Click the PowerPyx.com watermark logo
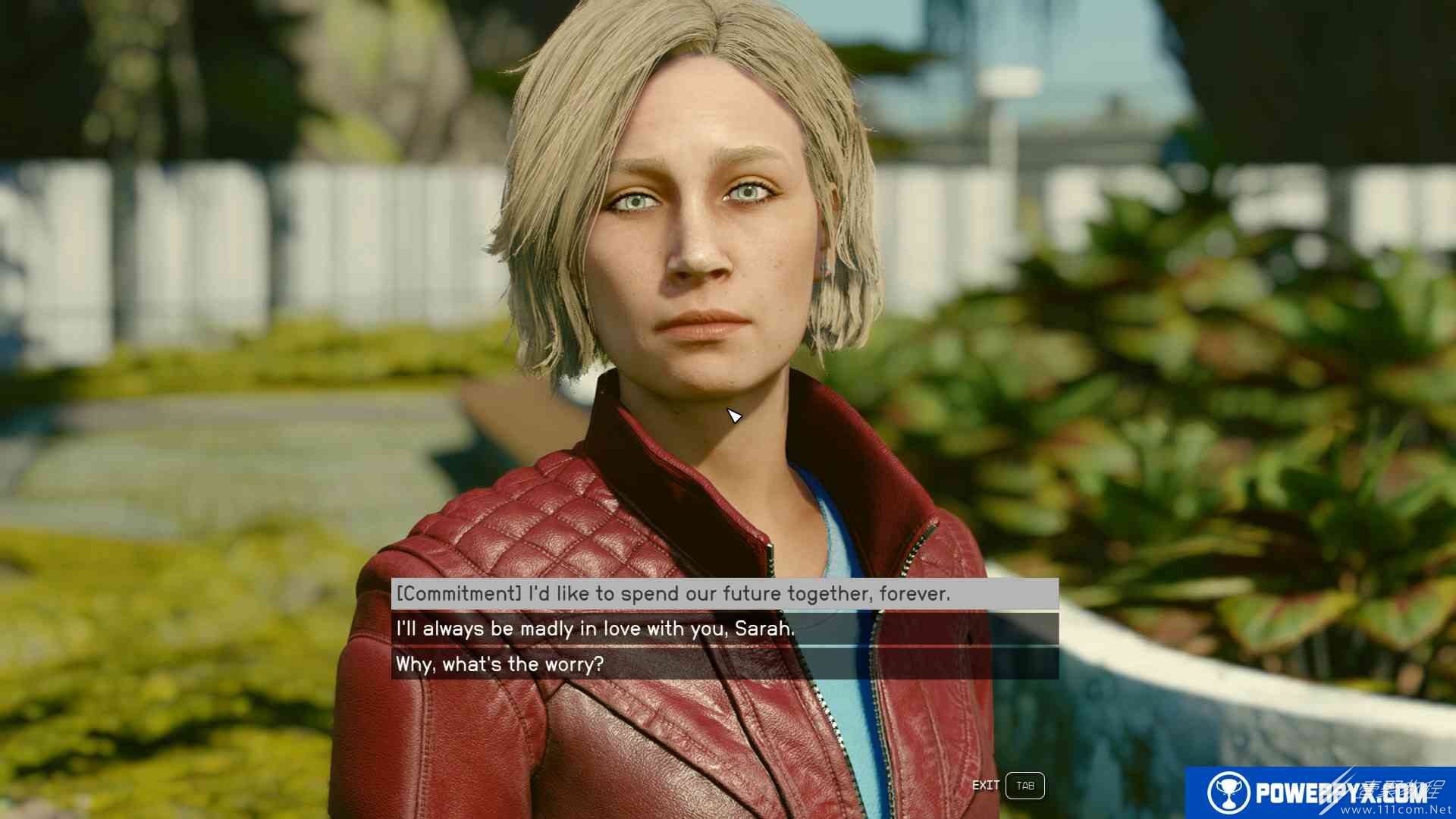Image resolution: width=1456 pixels, height=819 pixels. [1318, 792]
